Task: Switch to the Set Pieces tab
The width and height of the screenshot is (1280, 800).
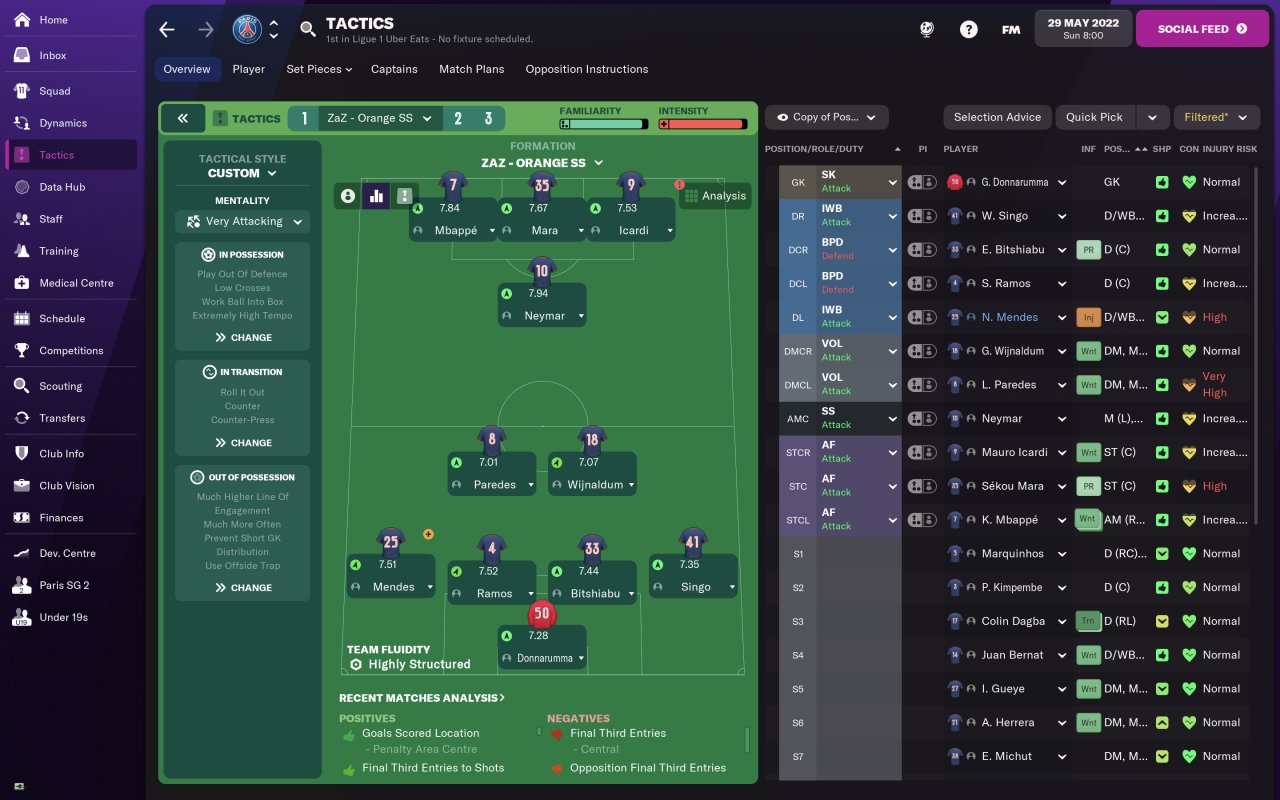Action: click(x=319, y=69)
